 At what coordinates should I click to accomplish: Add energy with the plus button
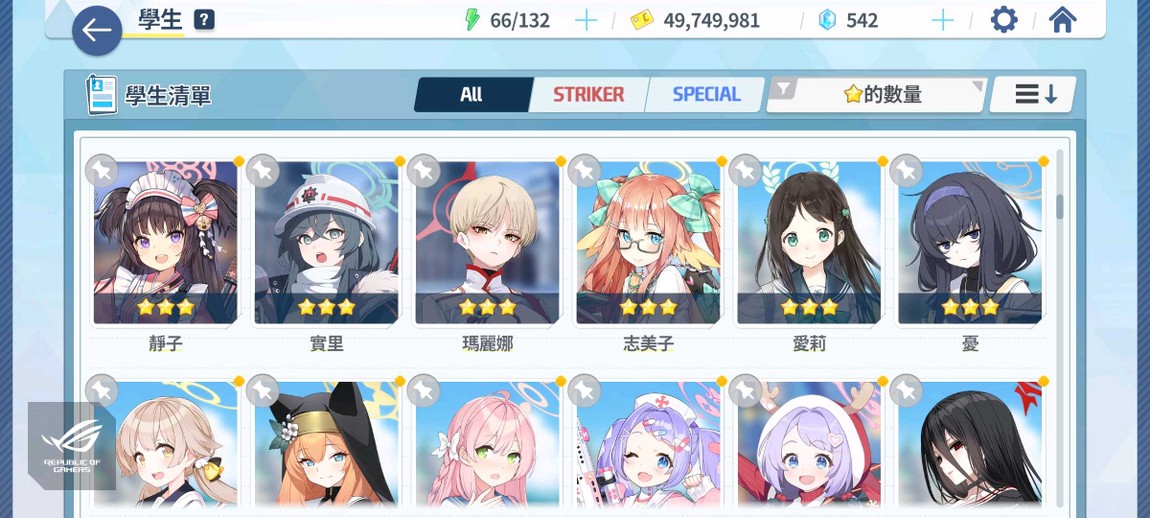pyautogui.click(x=586, y=20)
